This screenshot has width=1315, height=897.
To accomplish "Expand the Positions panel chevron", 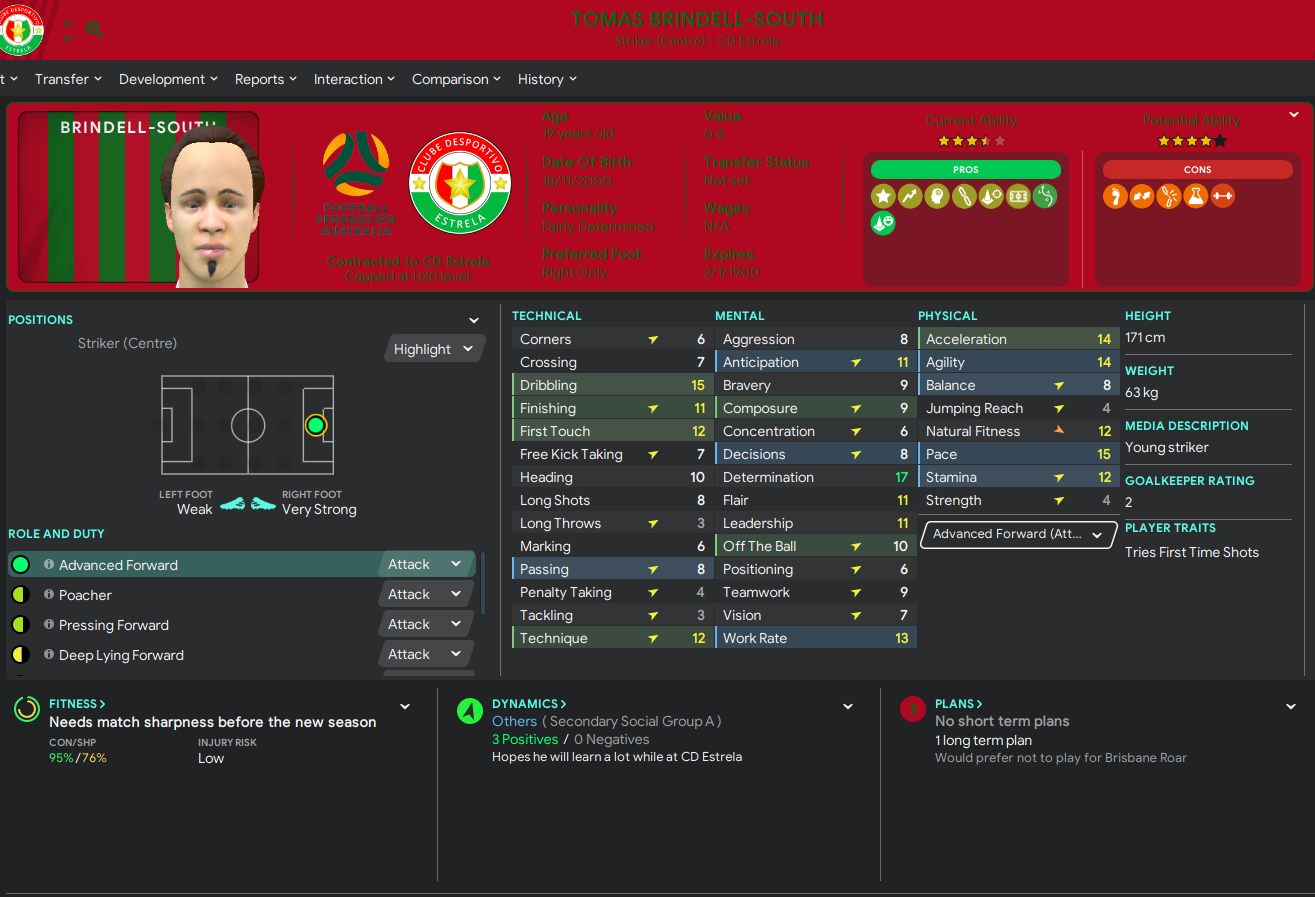I will (474, 320).
